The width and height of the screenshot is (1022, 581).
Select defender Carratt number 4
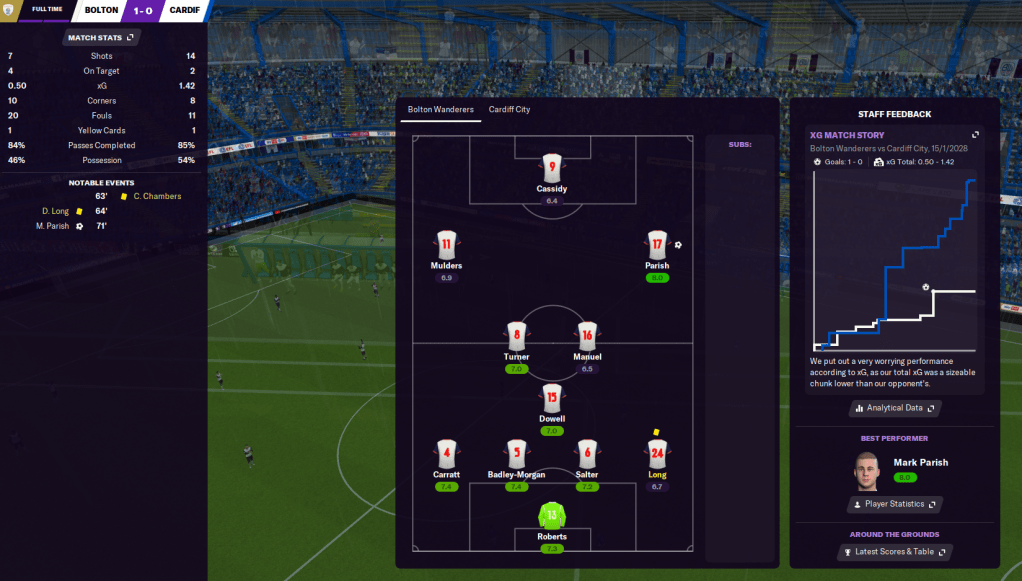click(x=446, y=453)
